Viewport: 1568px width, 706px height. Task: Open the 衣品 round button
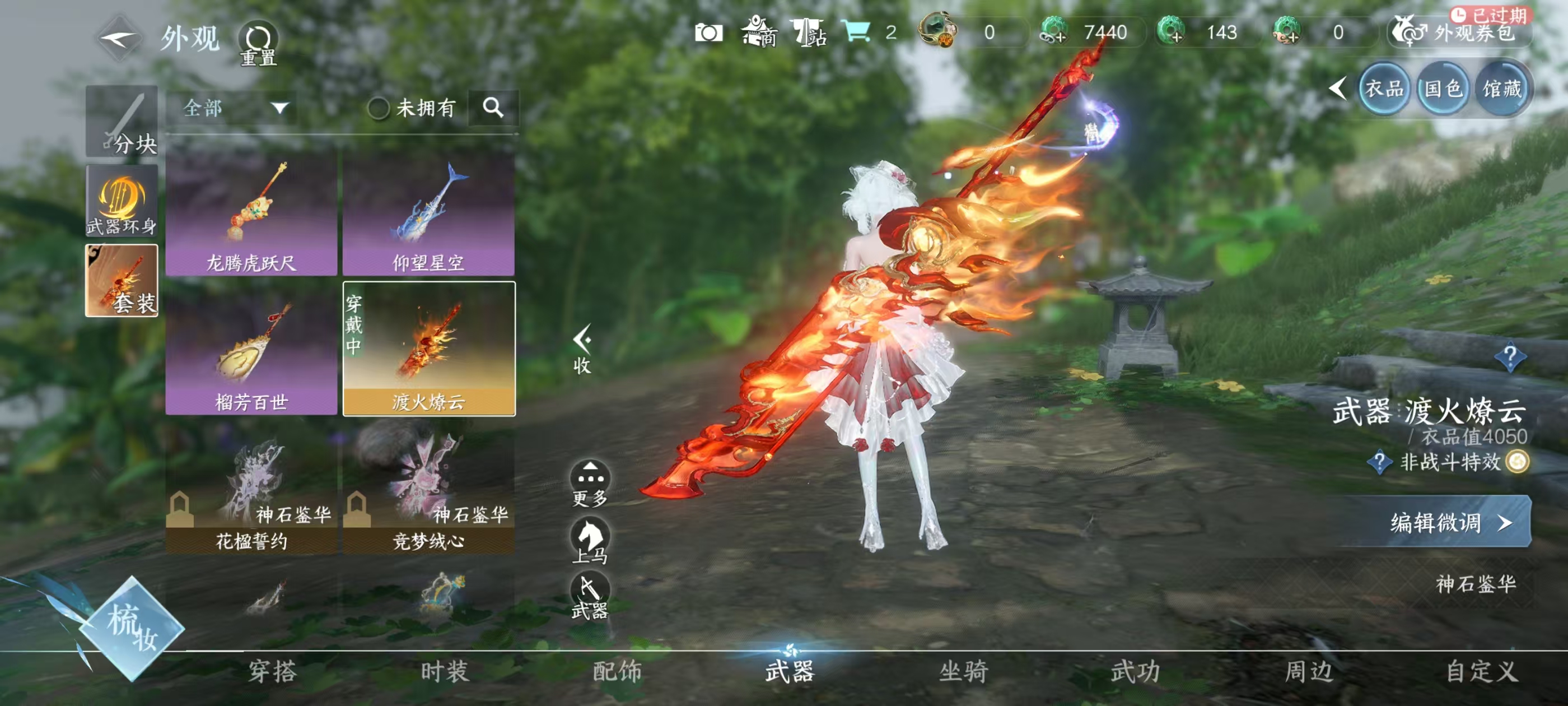[1384, 89]
